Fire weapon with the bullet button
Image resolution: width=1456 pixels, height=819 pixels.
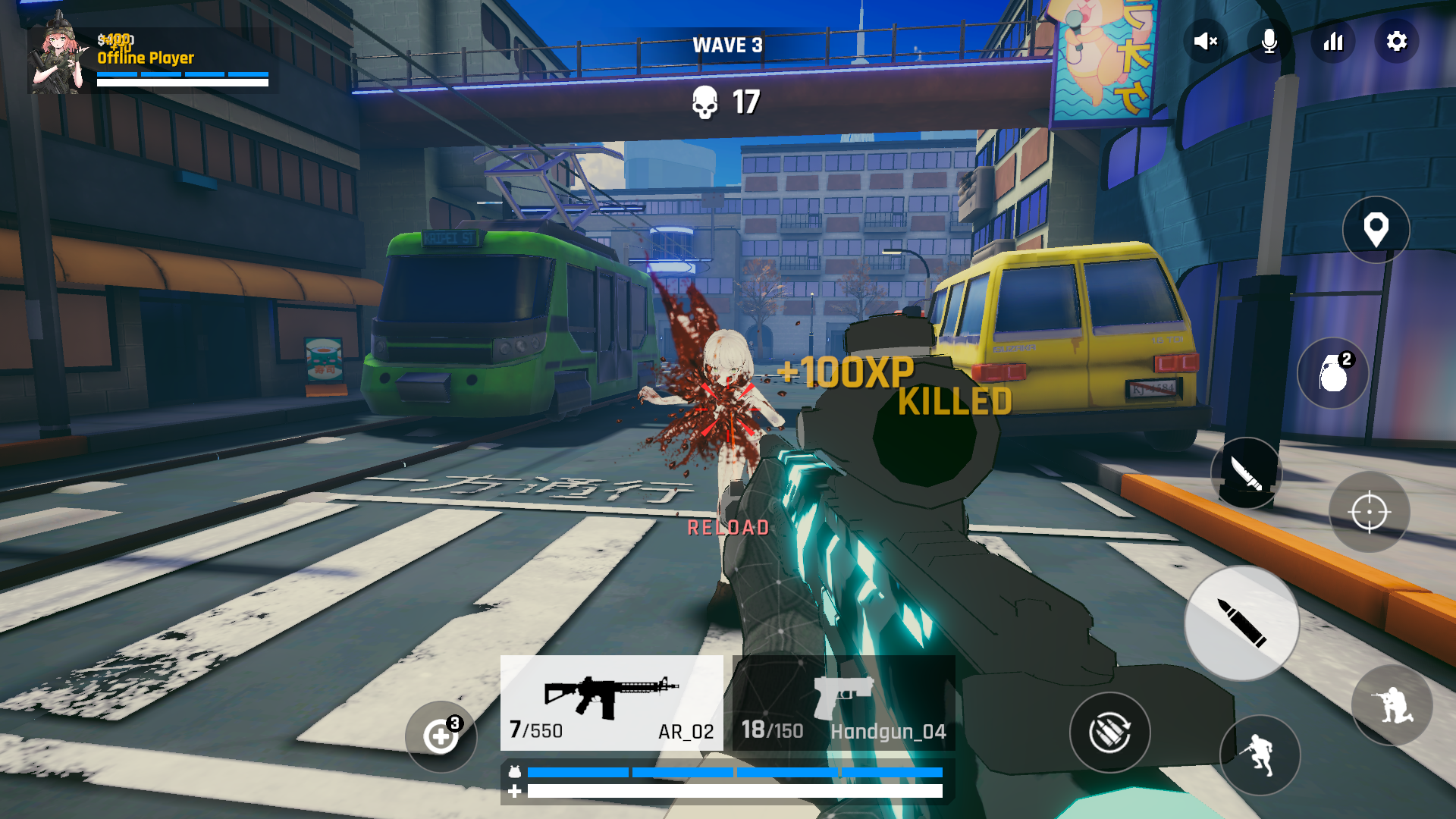[x=1241, y=623]
